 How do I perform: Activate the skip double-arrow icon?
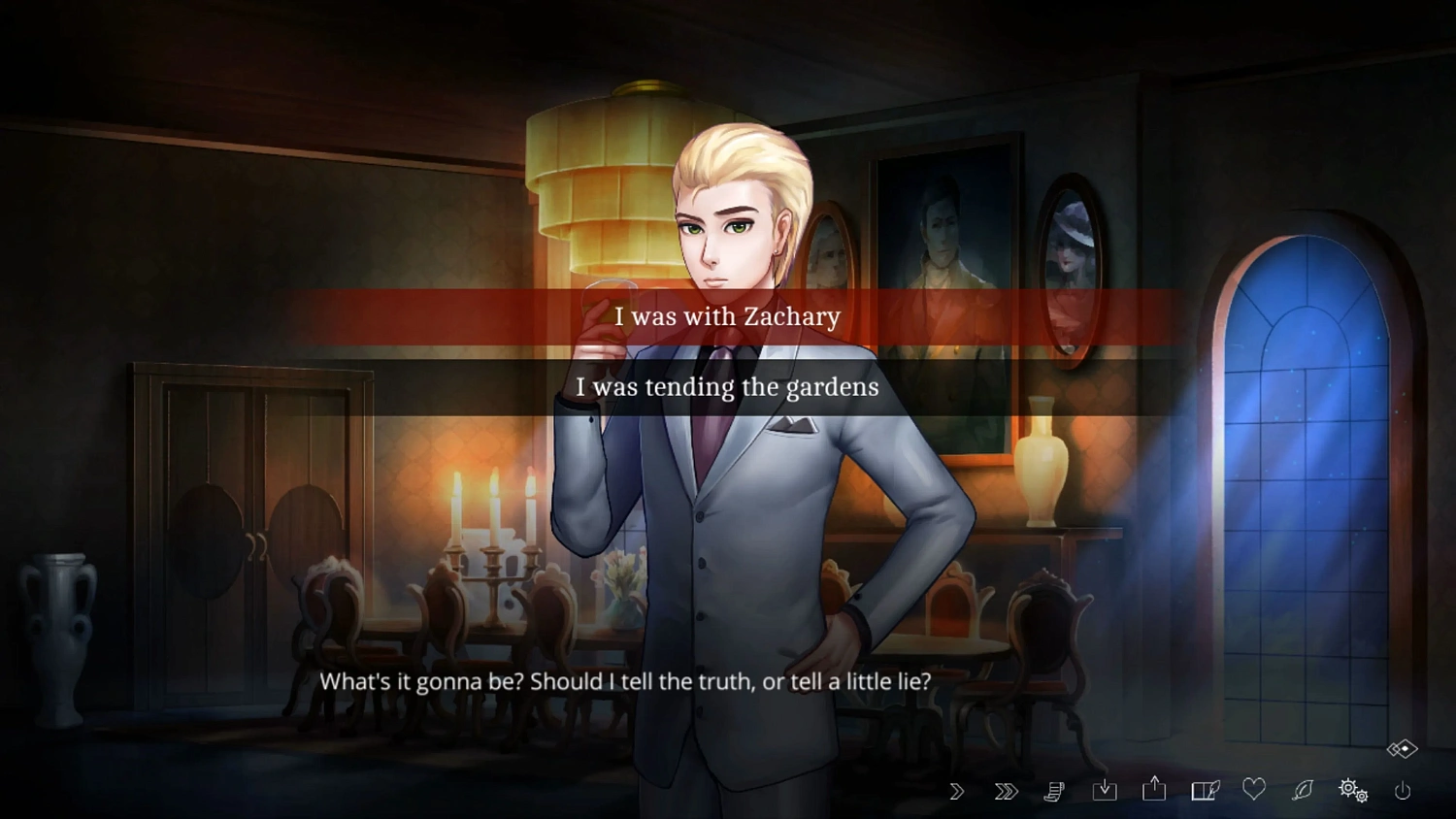[1006, 791]
